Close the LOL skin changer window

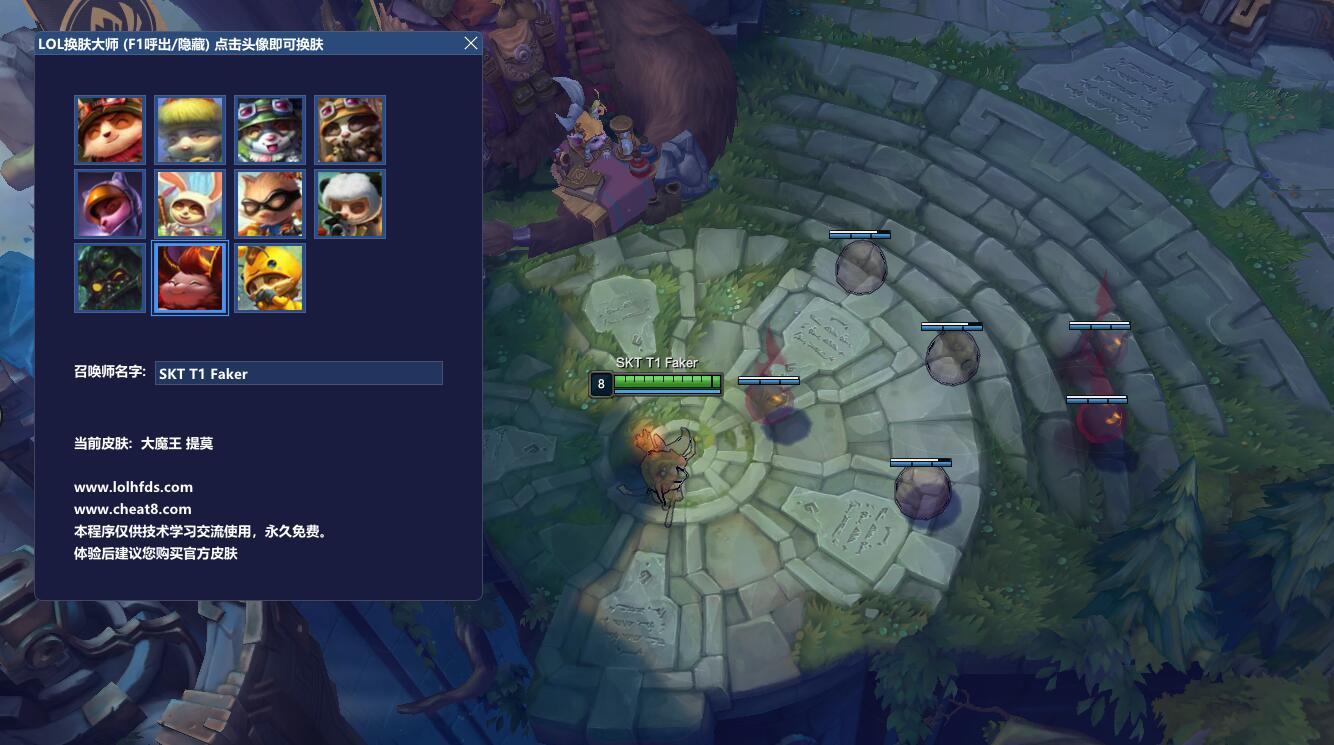[x=471, y=44]
